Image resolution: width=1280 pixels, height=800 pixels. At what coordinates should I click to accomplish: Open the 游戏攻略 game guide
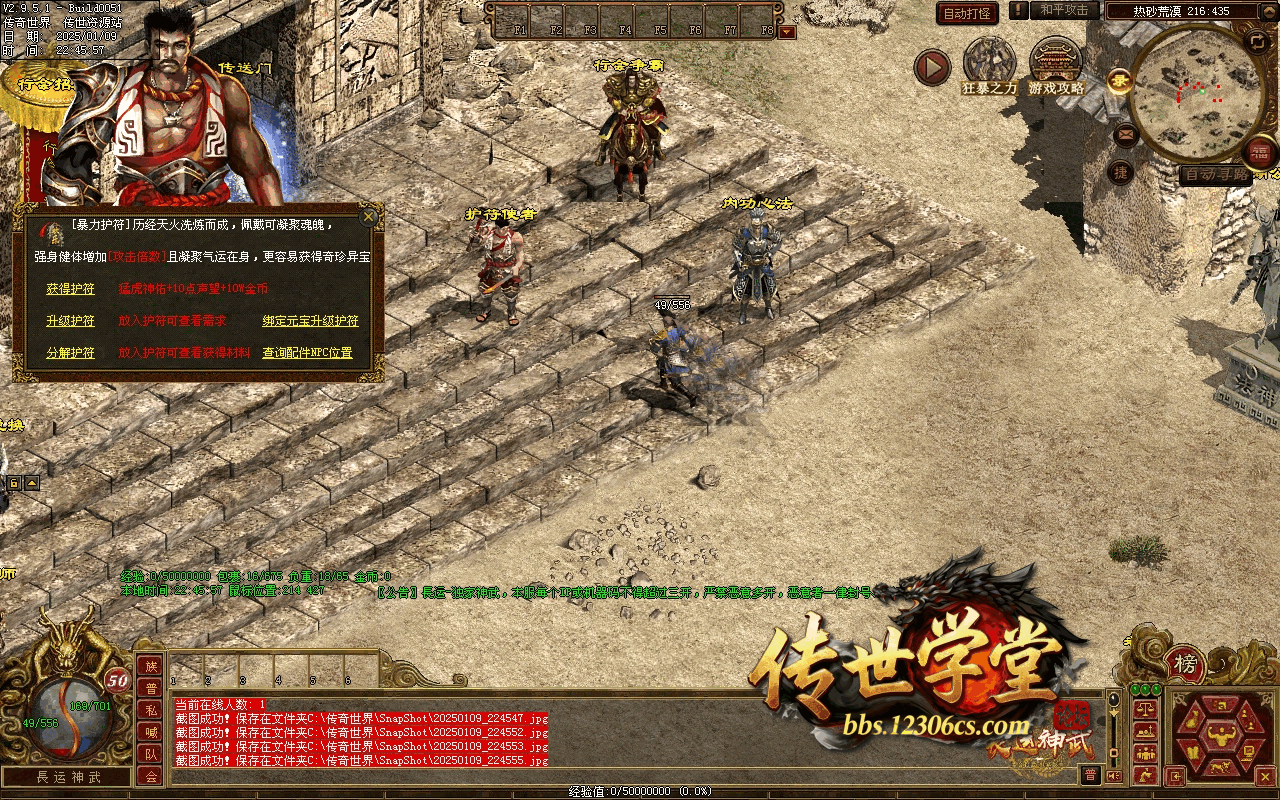pyautogui.click(x=1057, y=66)
